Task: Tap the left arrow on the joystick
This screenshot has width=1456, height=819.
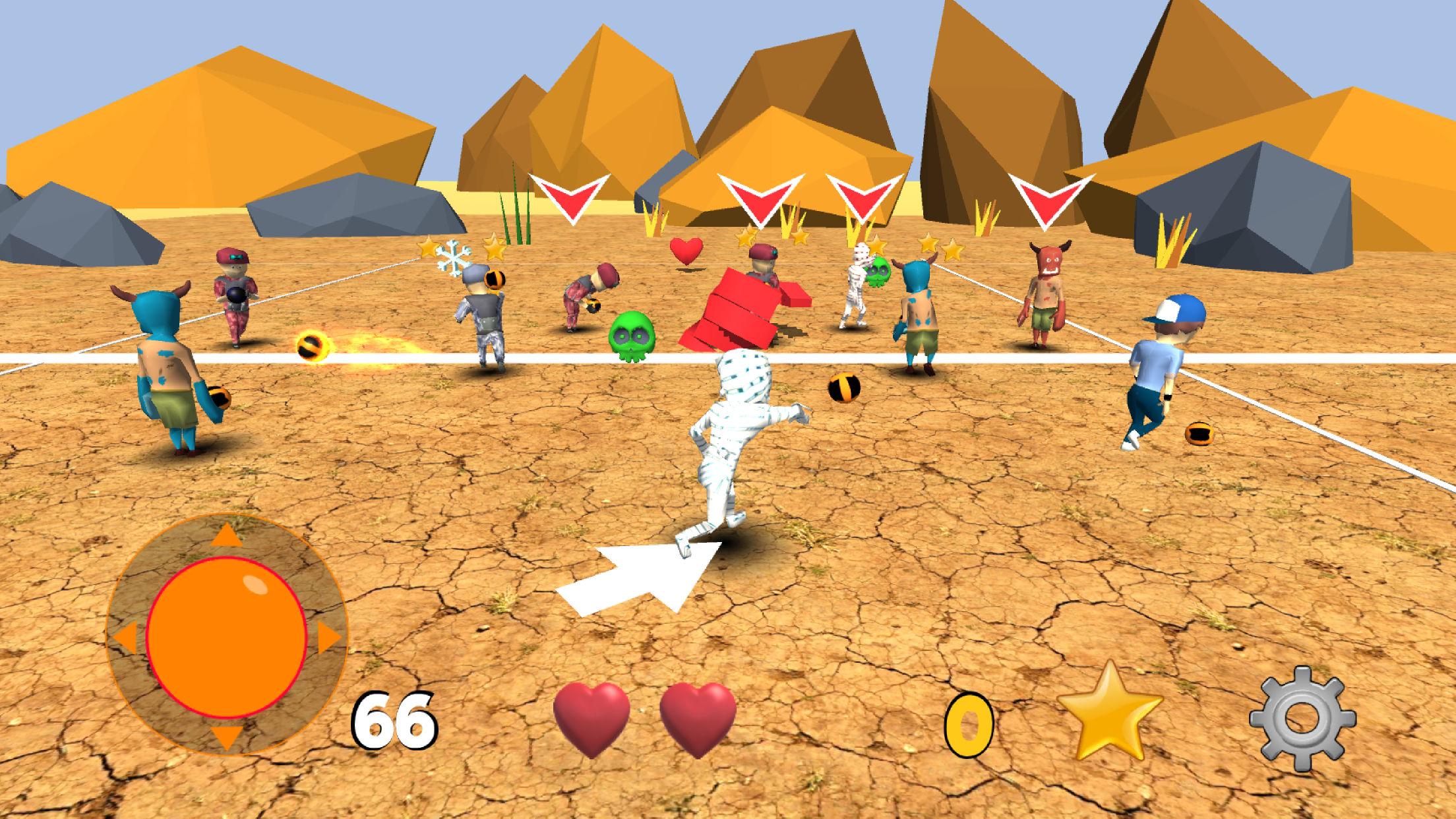Action: coord(127,636)
